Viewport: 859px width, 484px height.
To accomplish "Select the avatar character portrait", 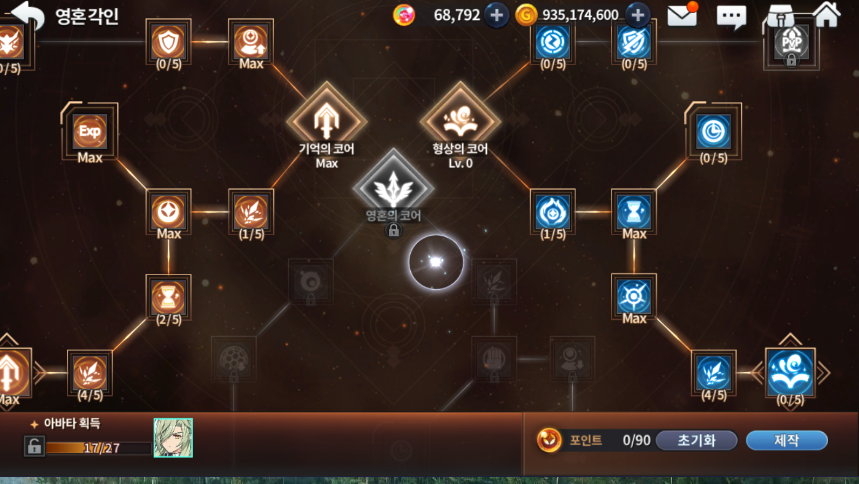I will click(173, 438).
